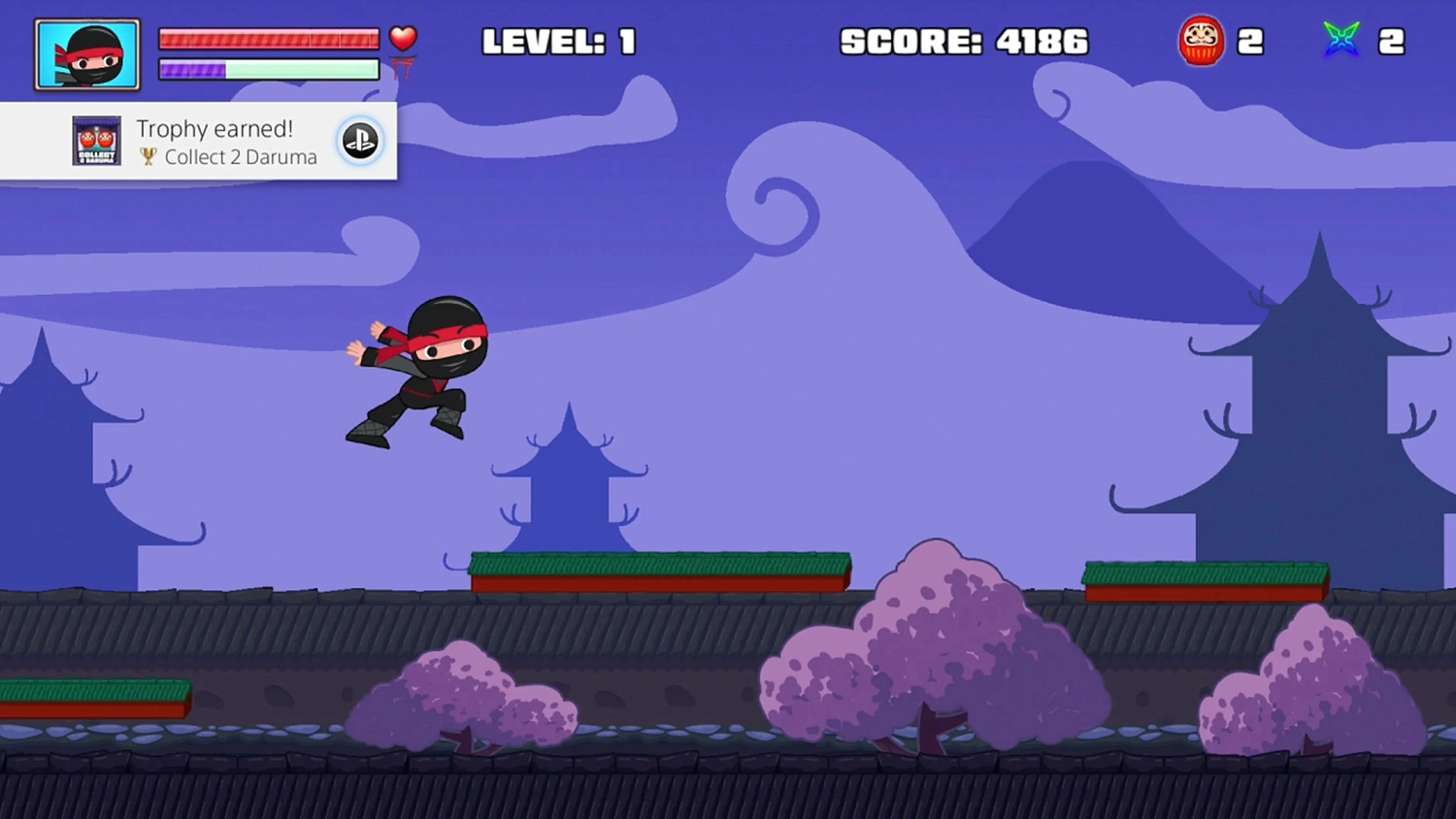Screen dimensions: 1456x819
Task: Click the number 2 beside the shuriken
Action: (1392, 40)
